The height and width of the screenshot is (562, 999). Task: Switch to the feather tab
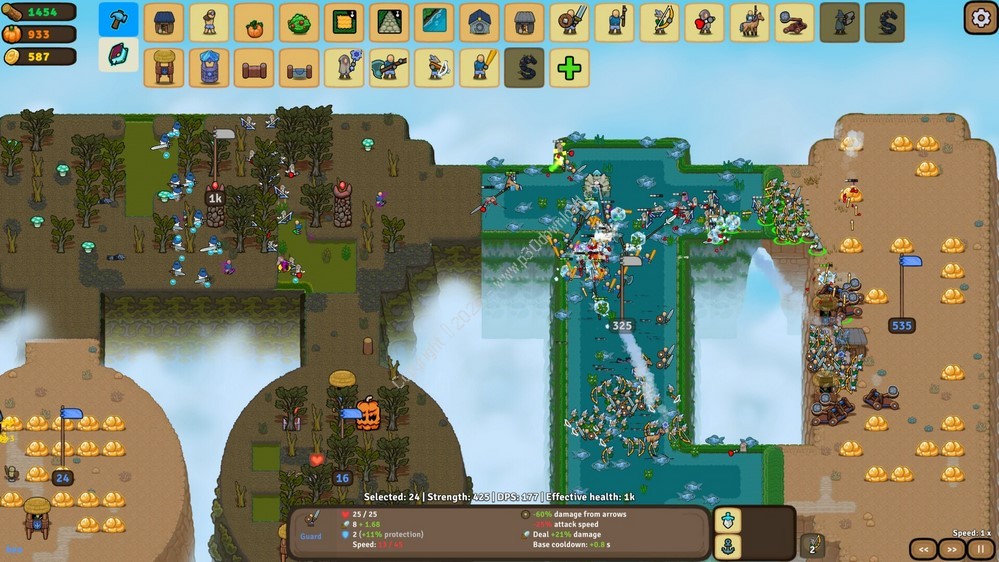pyautogui.click(x=118, y=54)
